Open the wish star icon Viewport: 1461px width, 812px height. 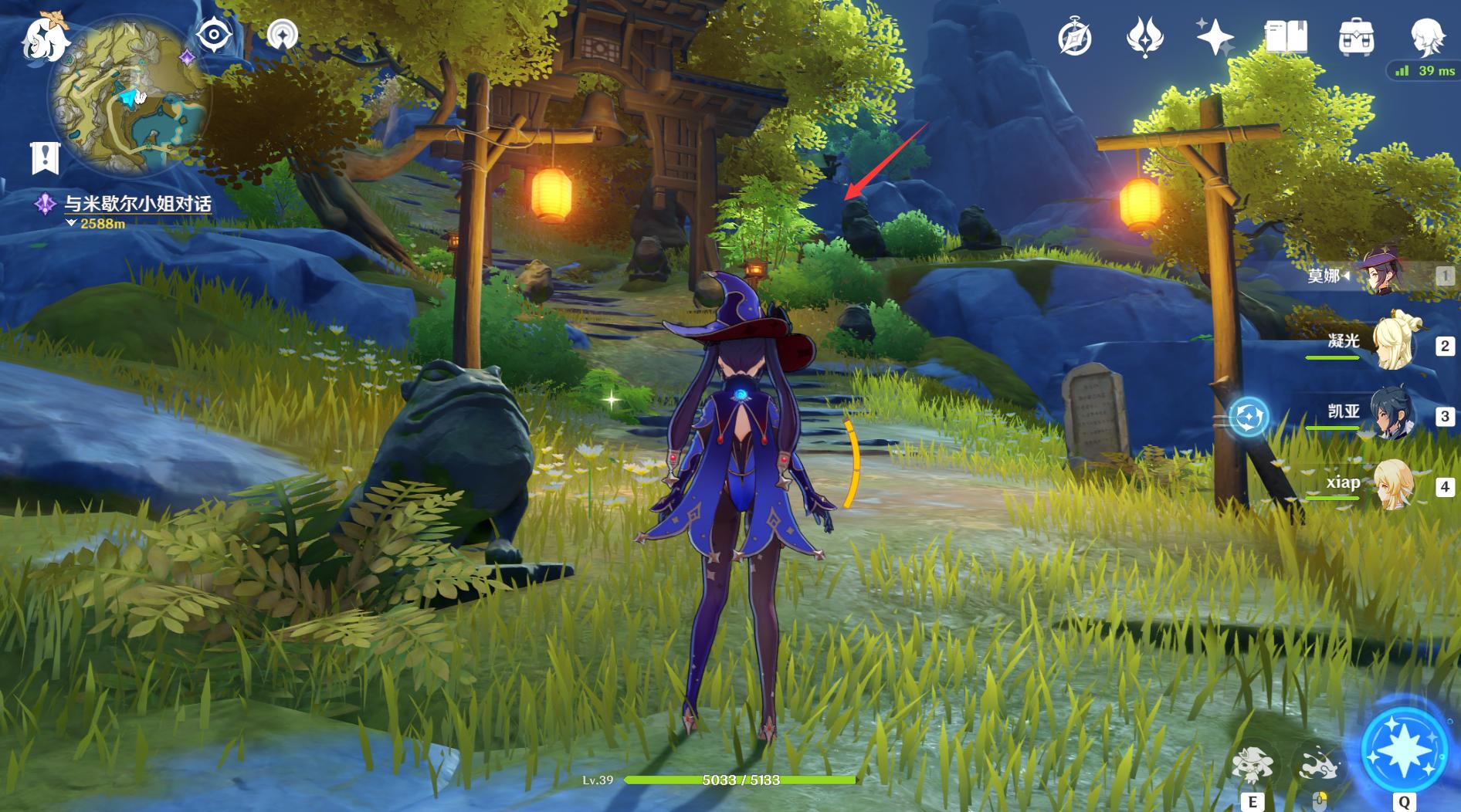point(1215,37)
